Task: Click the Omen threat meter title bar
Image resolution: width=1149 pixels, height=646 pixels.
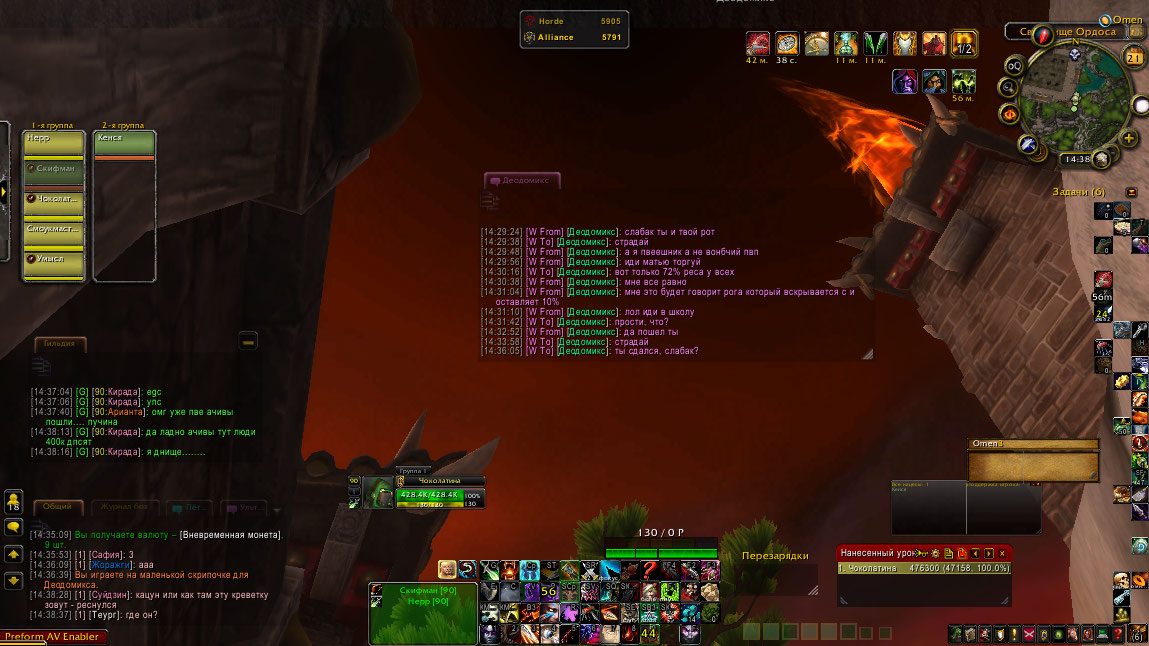Action: (x=1032, y=444)
